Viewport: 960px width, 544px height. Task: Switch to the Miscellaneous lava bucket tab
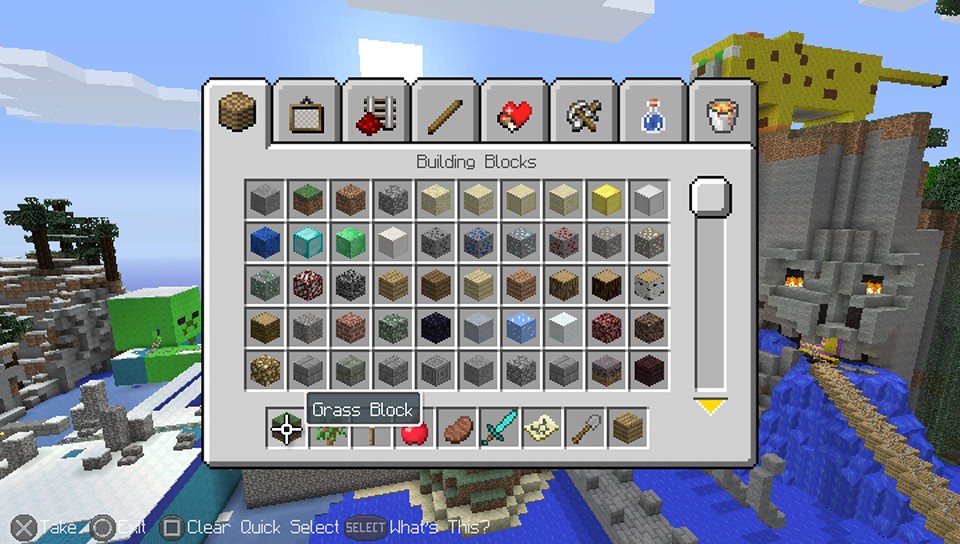(x=720, y=116)
